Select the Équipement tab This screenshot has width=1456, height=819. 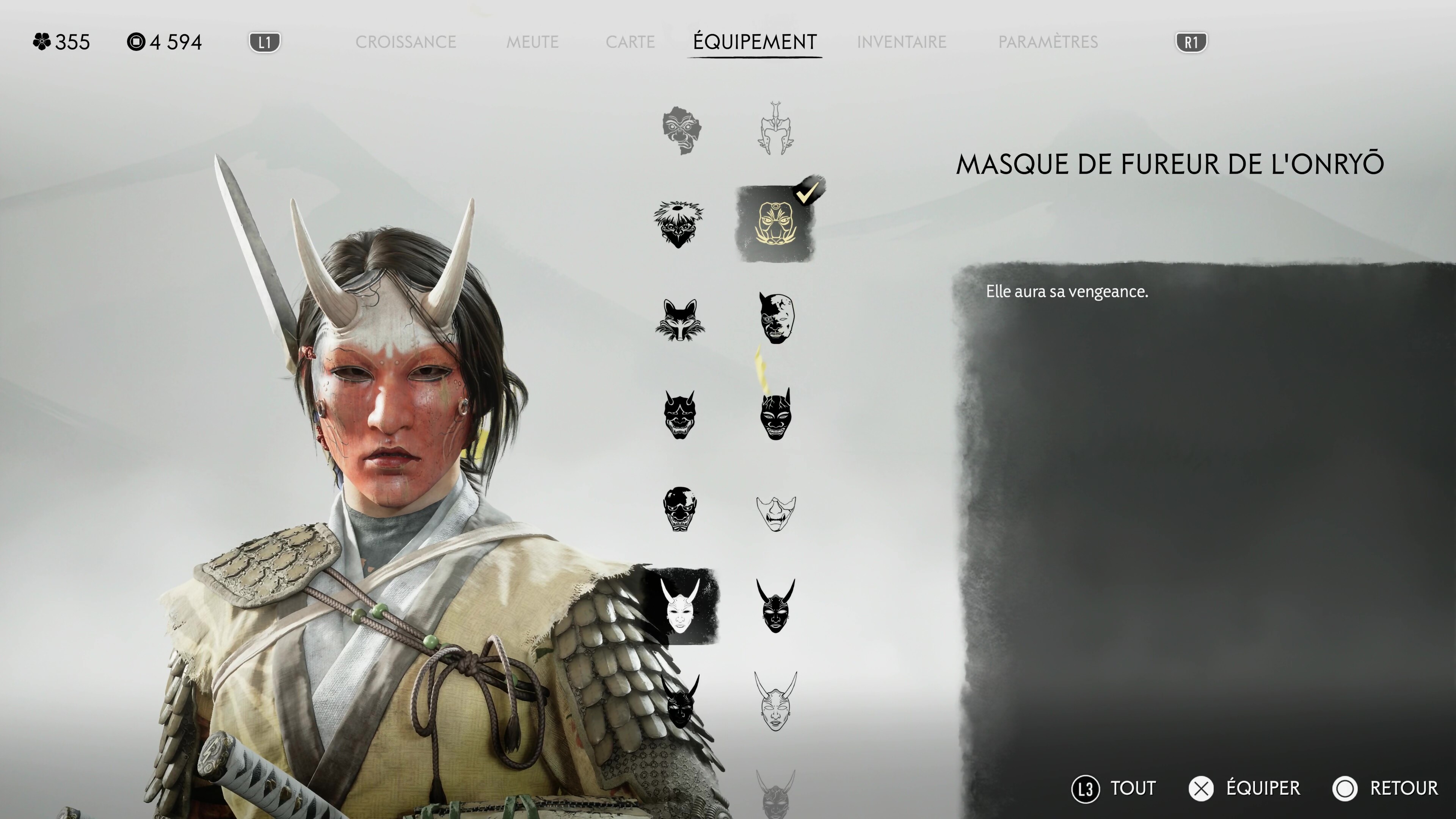pos(755,42)
